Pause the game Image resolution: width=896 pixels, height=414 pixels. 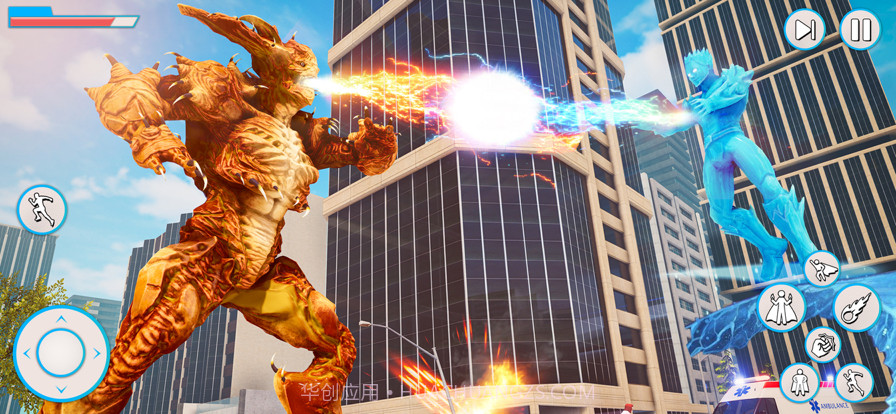pos(859,30)
